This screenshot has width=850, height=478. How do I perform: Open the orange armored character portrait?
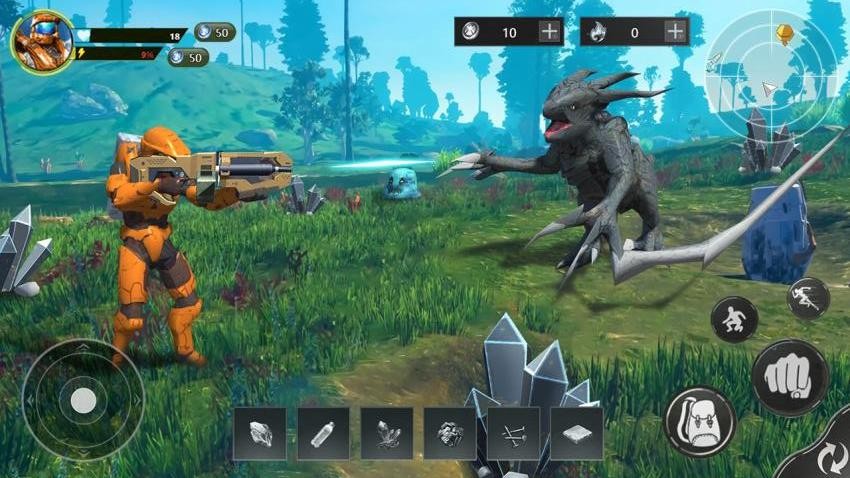click(42, 43)
